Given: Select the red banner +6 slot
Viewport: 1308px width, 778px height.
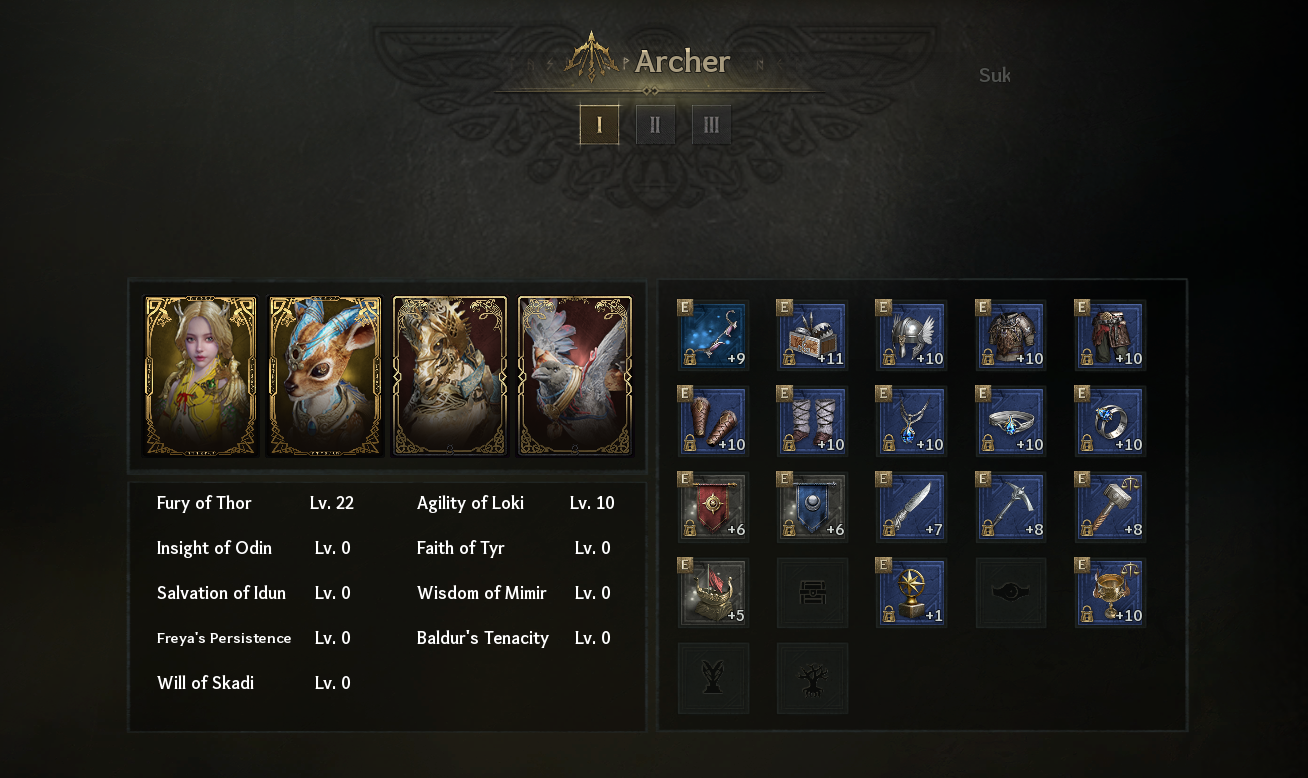Looking at the screenshot, I should (713, 508).
